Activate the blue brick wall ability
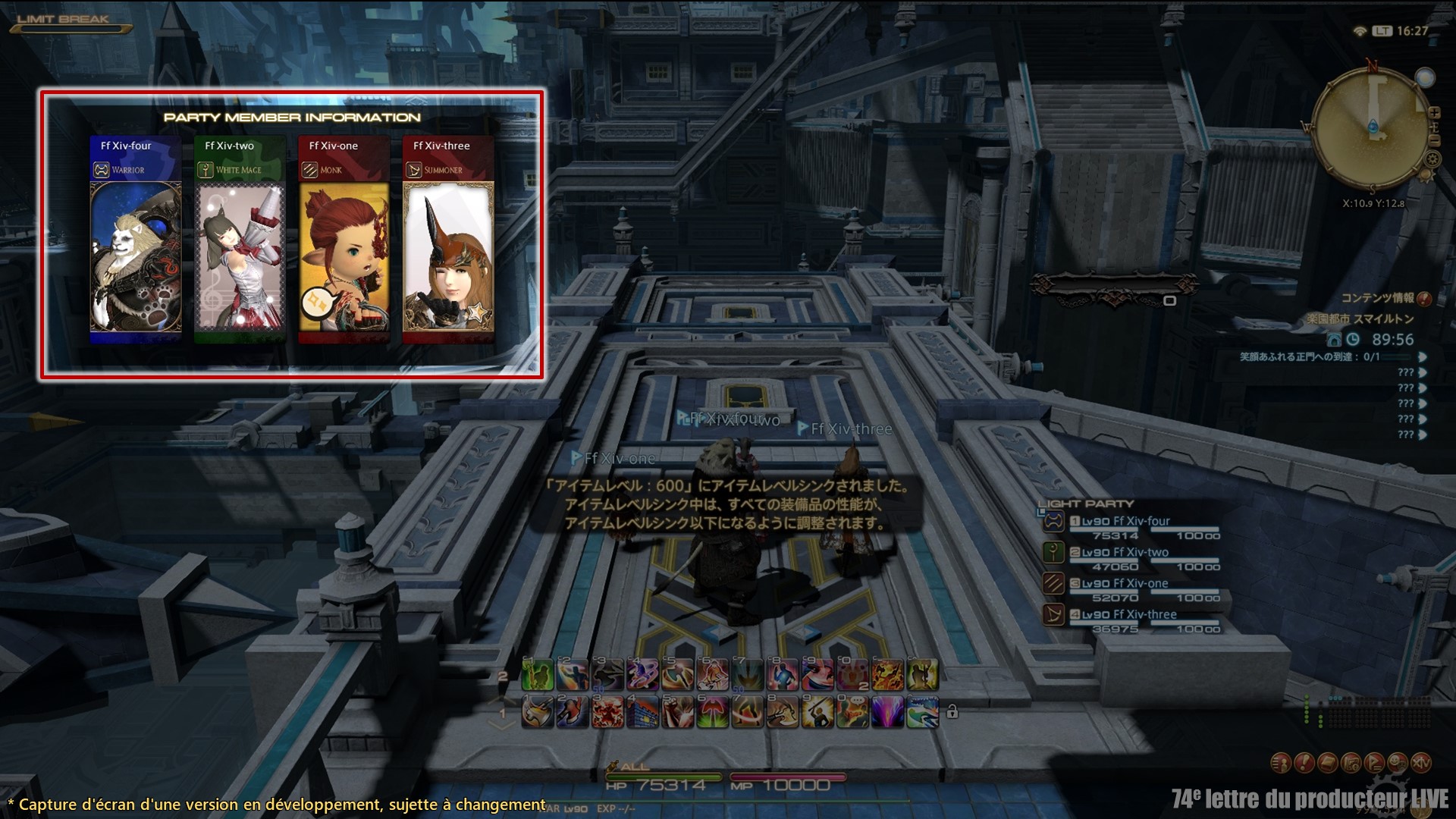1456x819 pixels. pyautogui.click(x=642, y=713)
